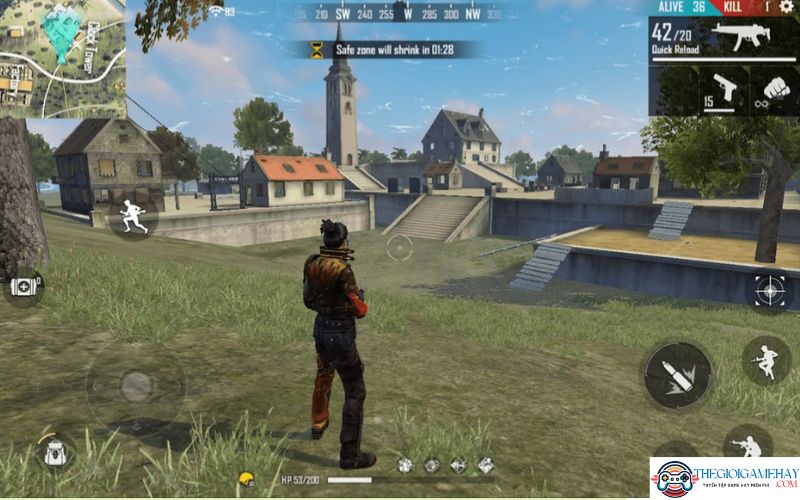Open settings with the gear icon

click(785, 7)
